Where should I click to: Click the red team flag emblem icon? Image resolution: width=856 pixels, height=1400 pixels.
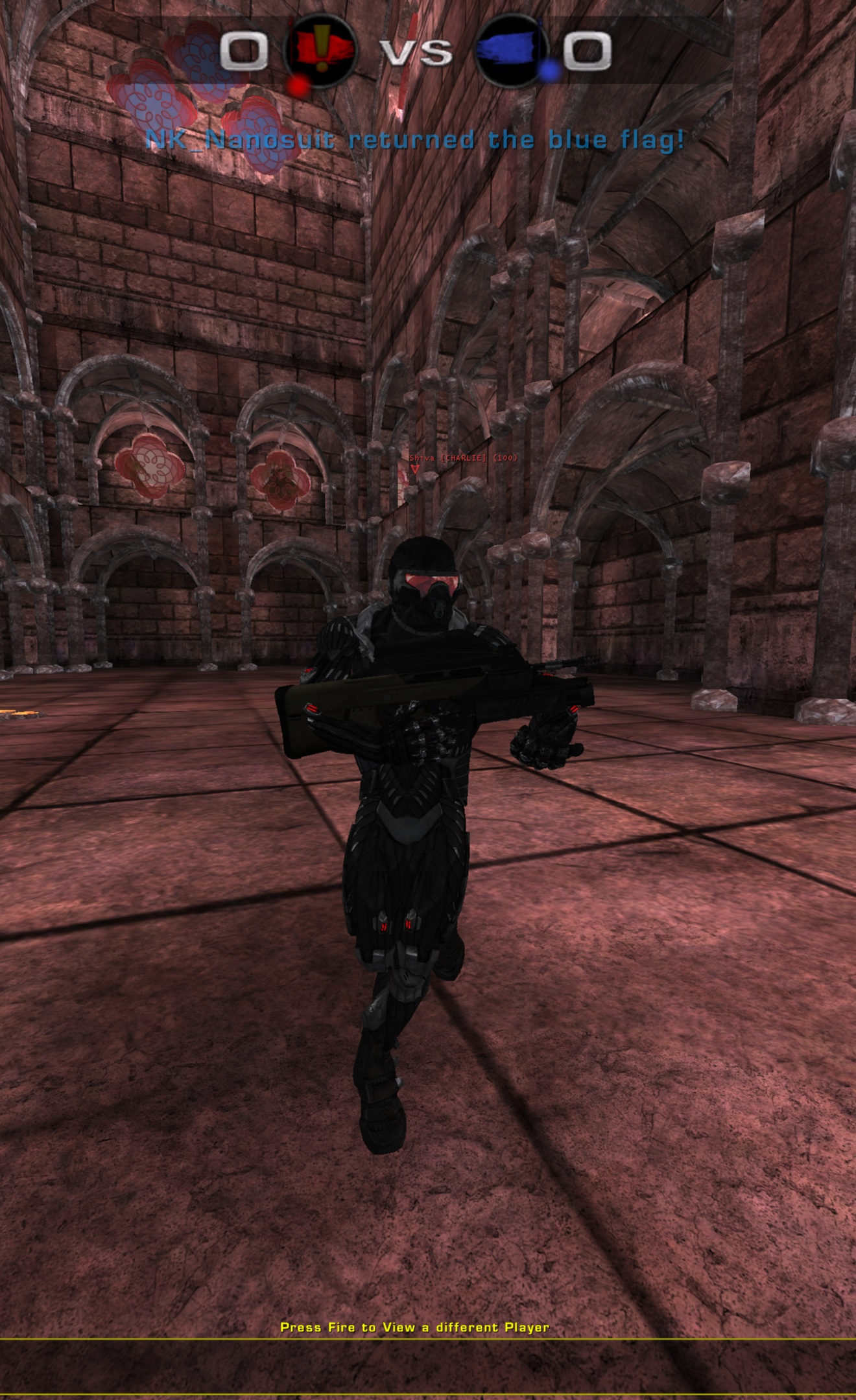click(x=321, y=52)
